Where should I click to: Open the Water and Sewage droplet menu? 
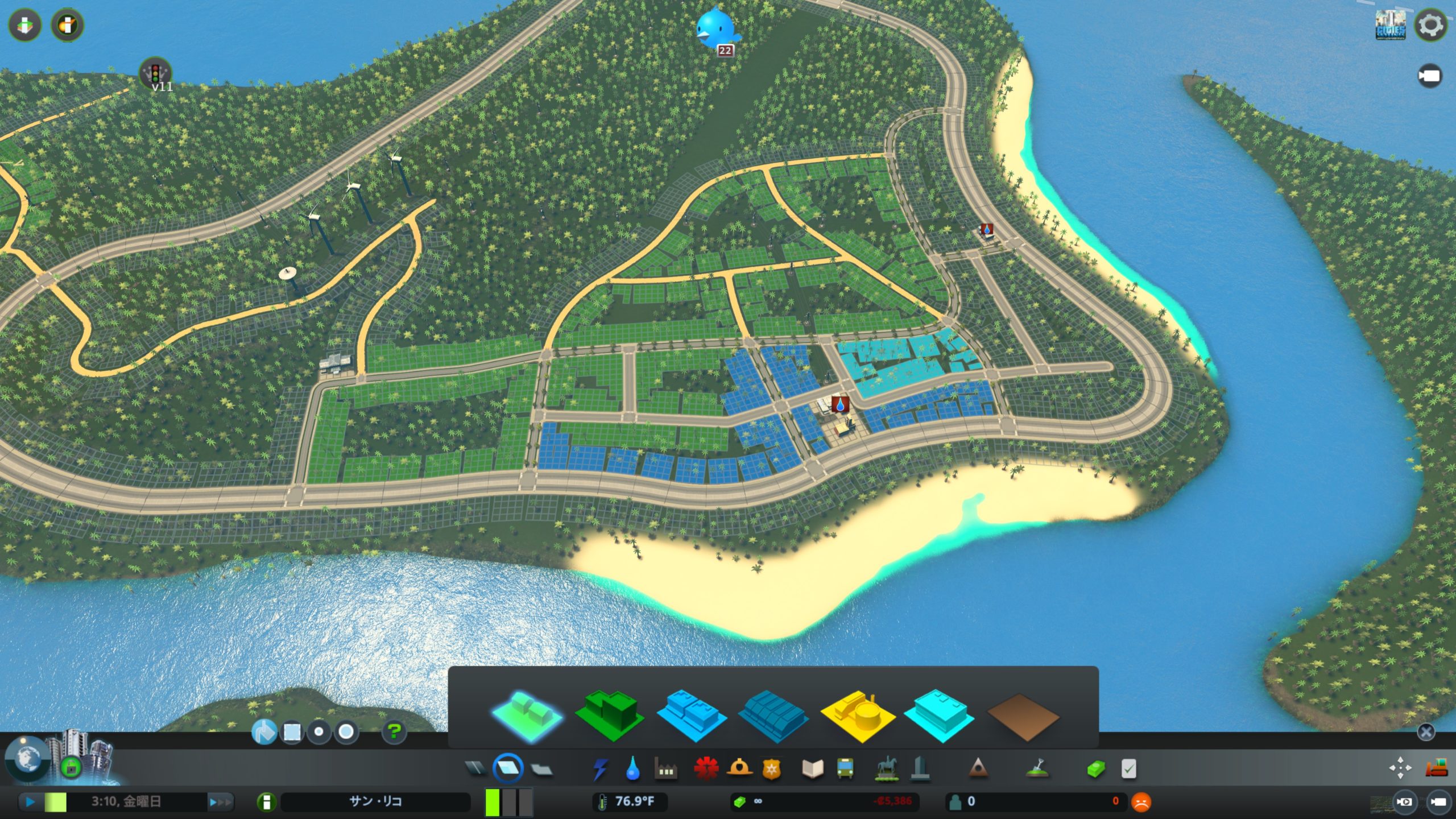coord(632,769)
